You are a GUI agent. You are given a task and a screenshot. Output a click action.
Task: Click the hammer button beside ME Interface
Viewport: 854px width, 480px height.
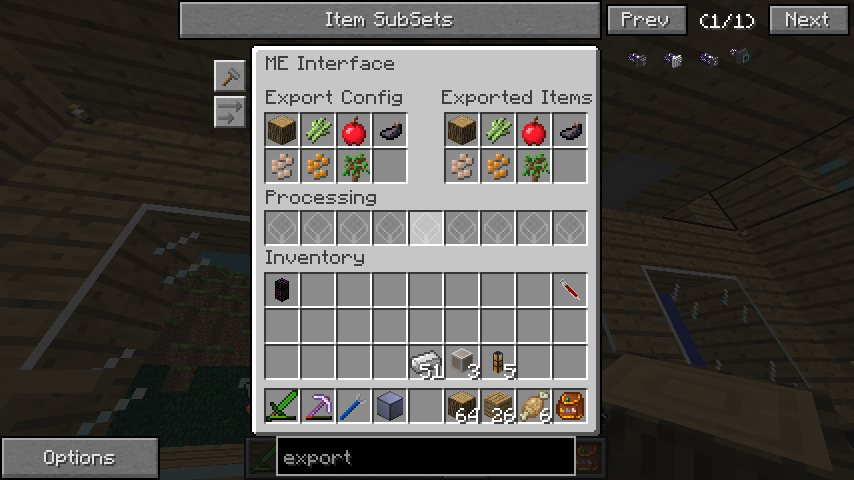tap(229, 76)
